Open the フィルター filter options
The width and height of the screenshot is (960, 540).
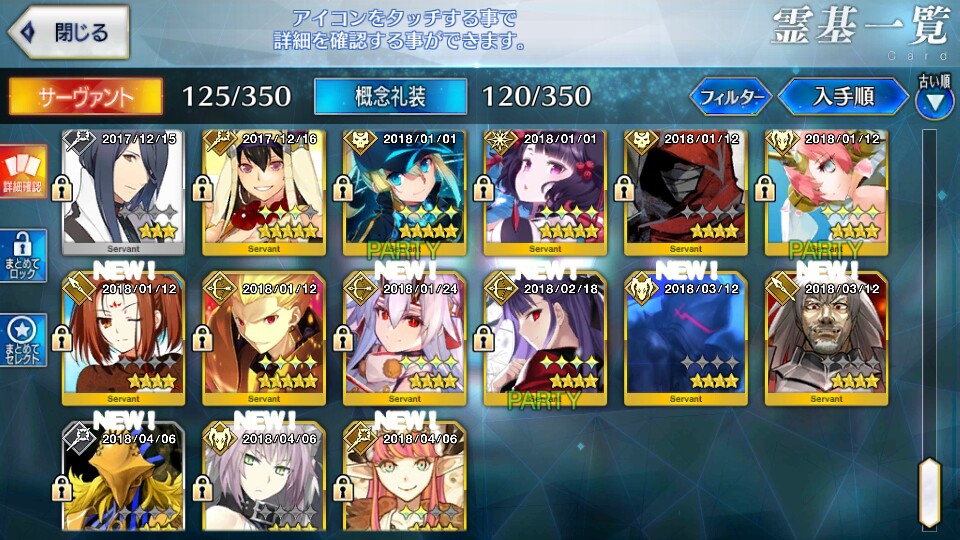point(731,97)
